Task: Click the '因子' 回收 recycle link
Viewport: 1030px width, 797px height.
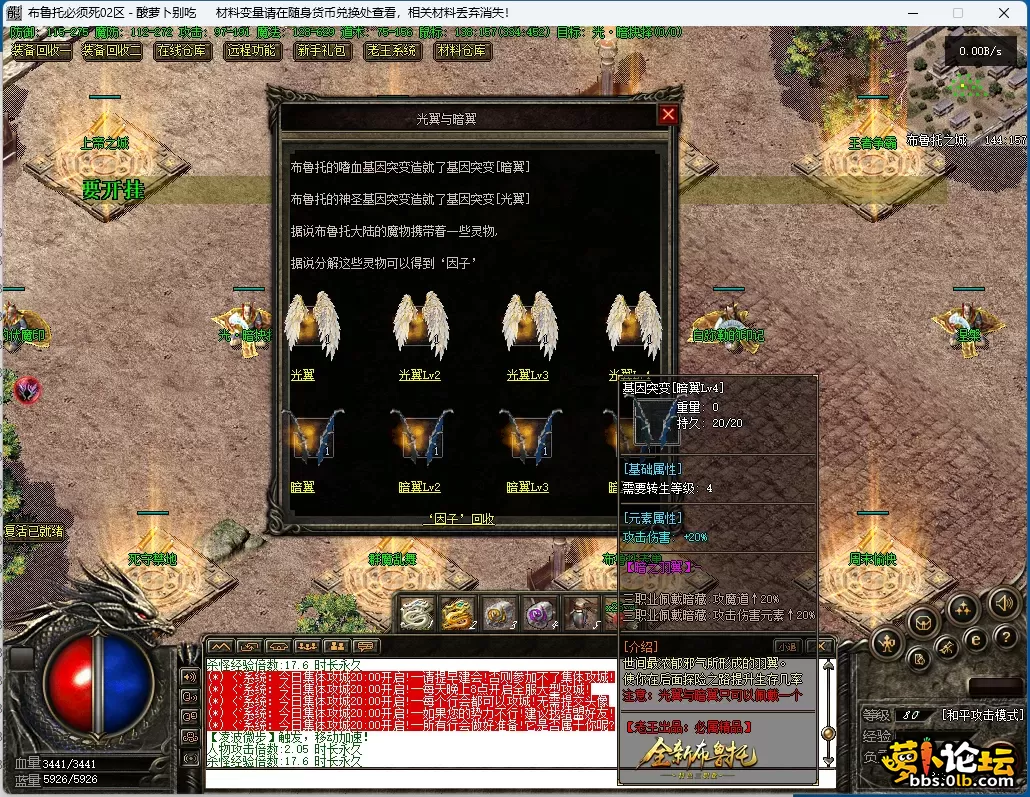Action: click(460, 519)
